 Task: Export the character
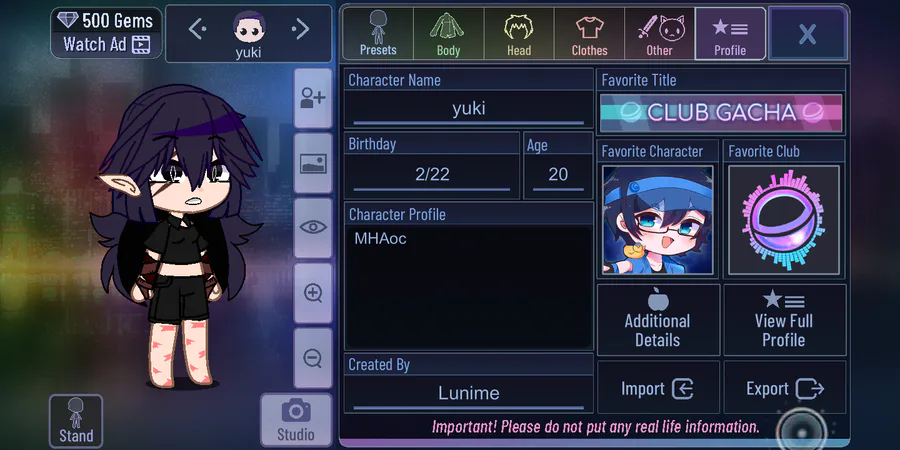(x=784, y=389)
